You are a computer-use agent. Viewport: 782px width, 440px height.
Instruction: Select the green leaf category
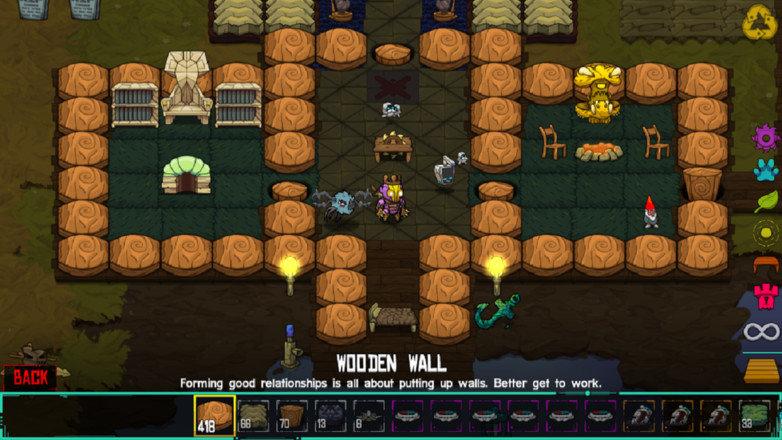[766, 200]
